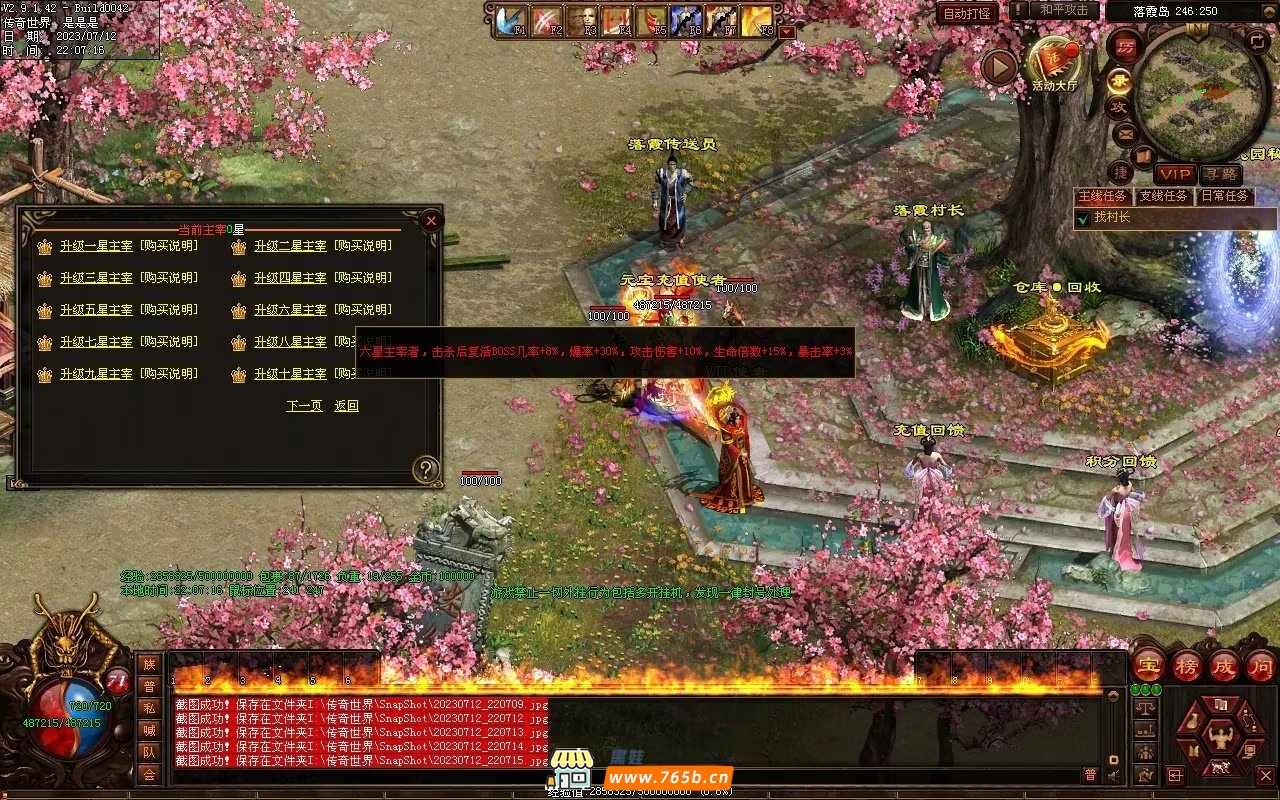Switch to 支线任务 quest tab
This screenshot has height=800, width=1280.
pos(1163,196)
